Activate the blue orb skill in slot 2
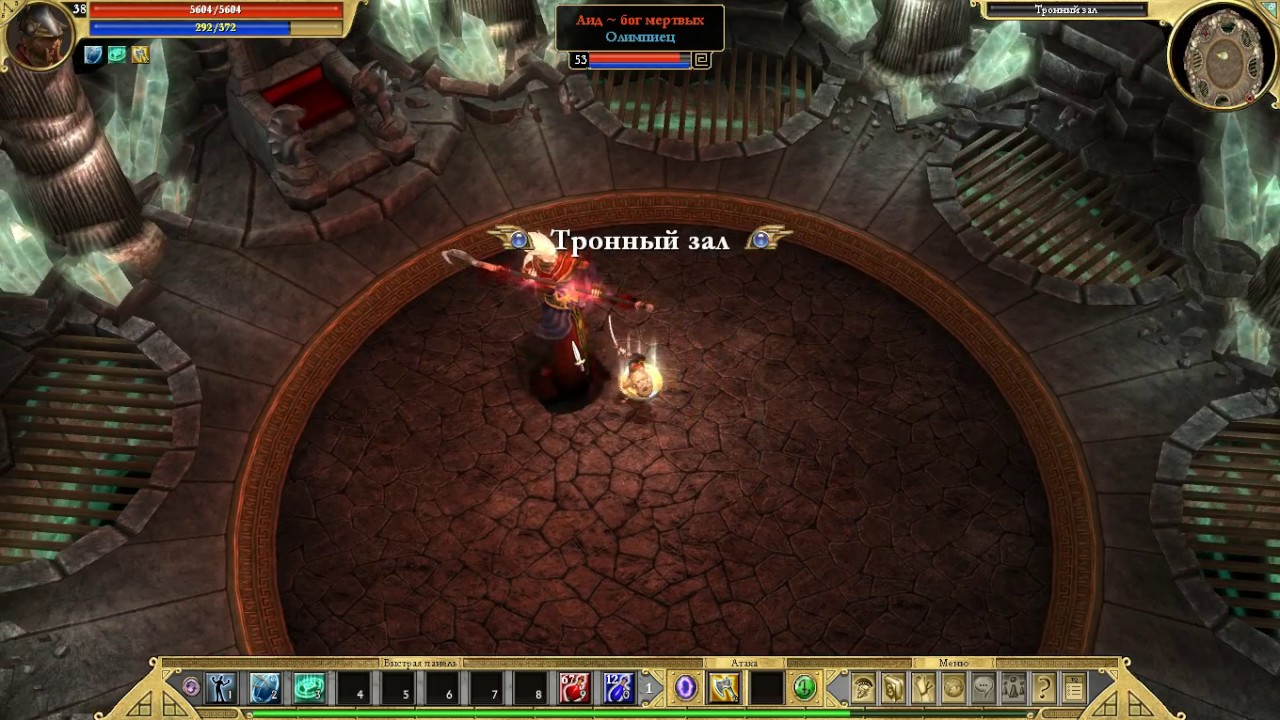This screenshot has width=1280, height=720. pos(265,688)
